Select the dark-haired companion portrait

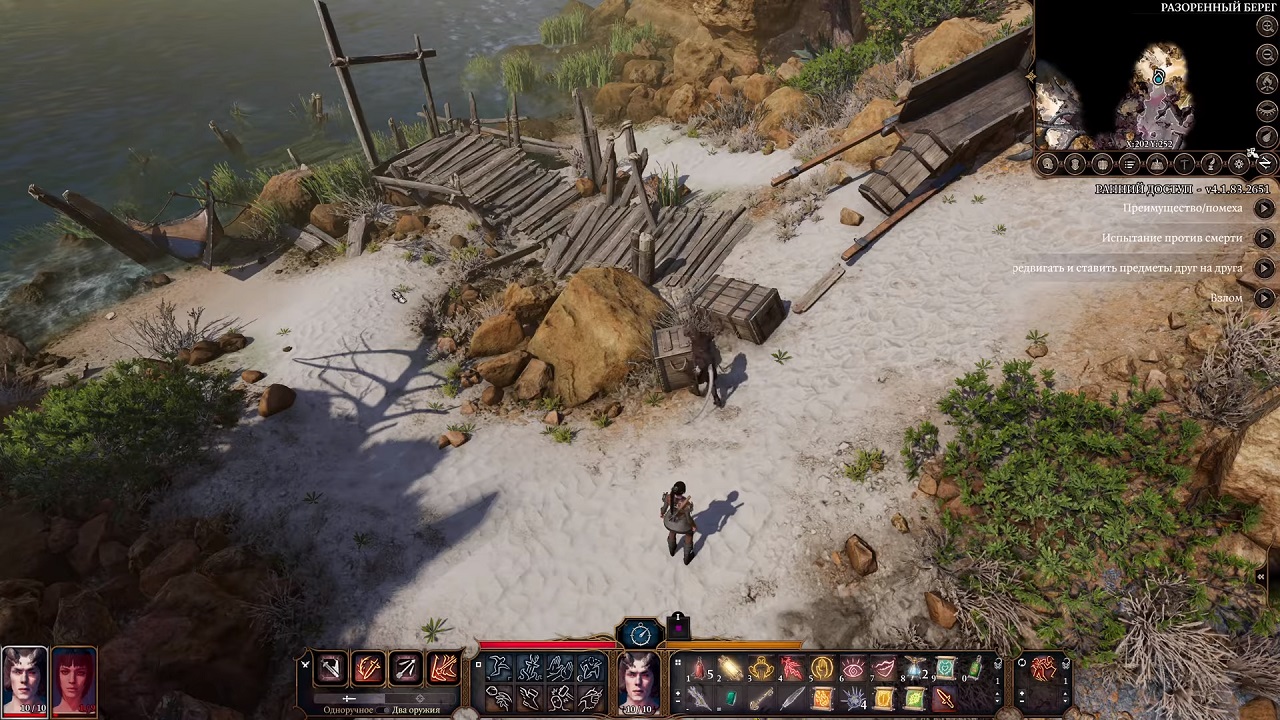tap(73, 680)
